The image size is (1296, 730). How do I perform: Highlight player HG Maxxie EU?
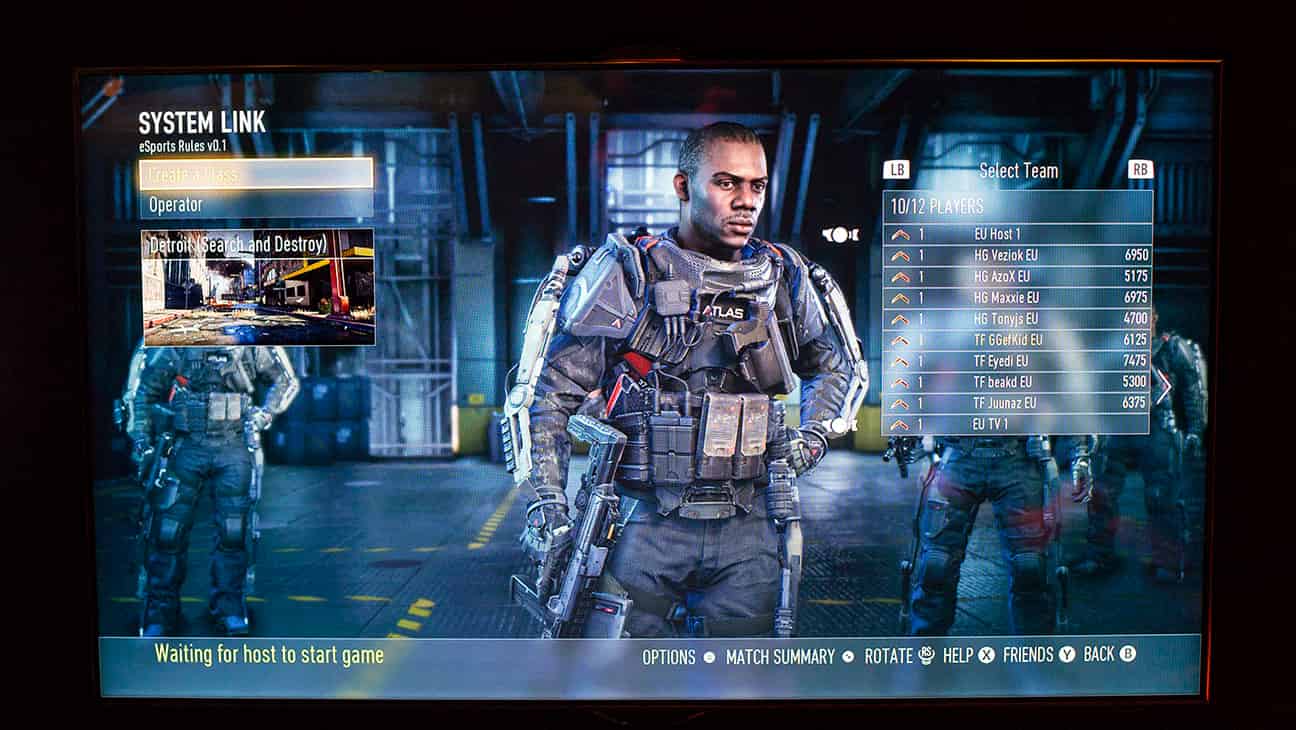click(1017, 297)
